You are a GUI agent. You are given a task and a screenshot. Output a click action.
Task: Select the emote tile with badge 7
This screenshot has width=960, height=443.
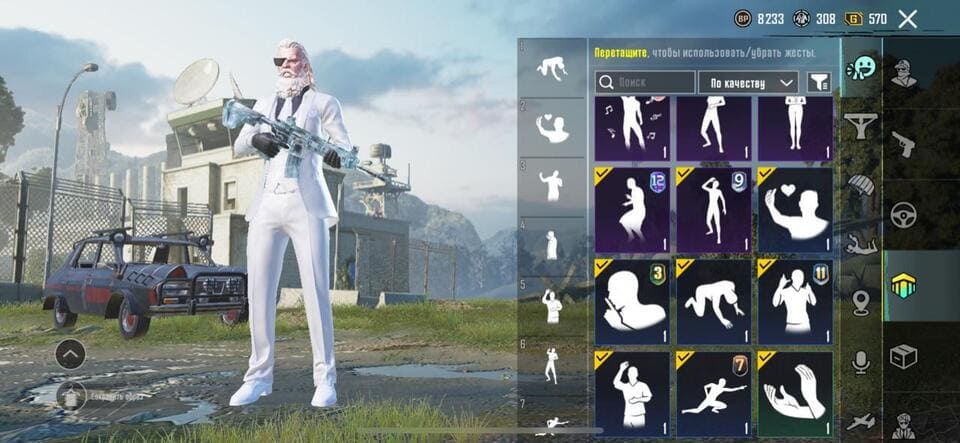(714, 393)
